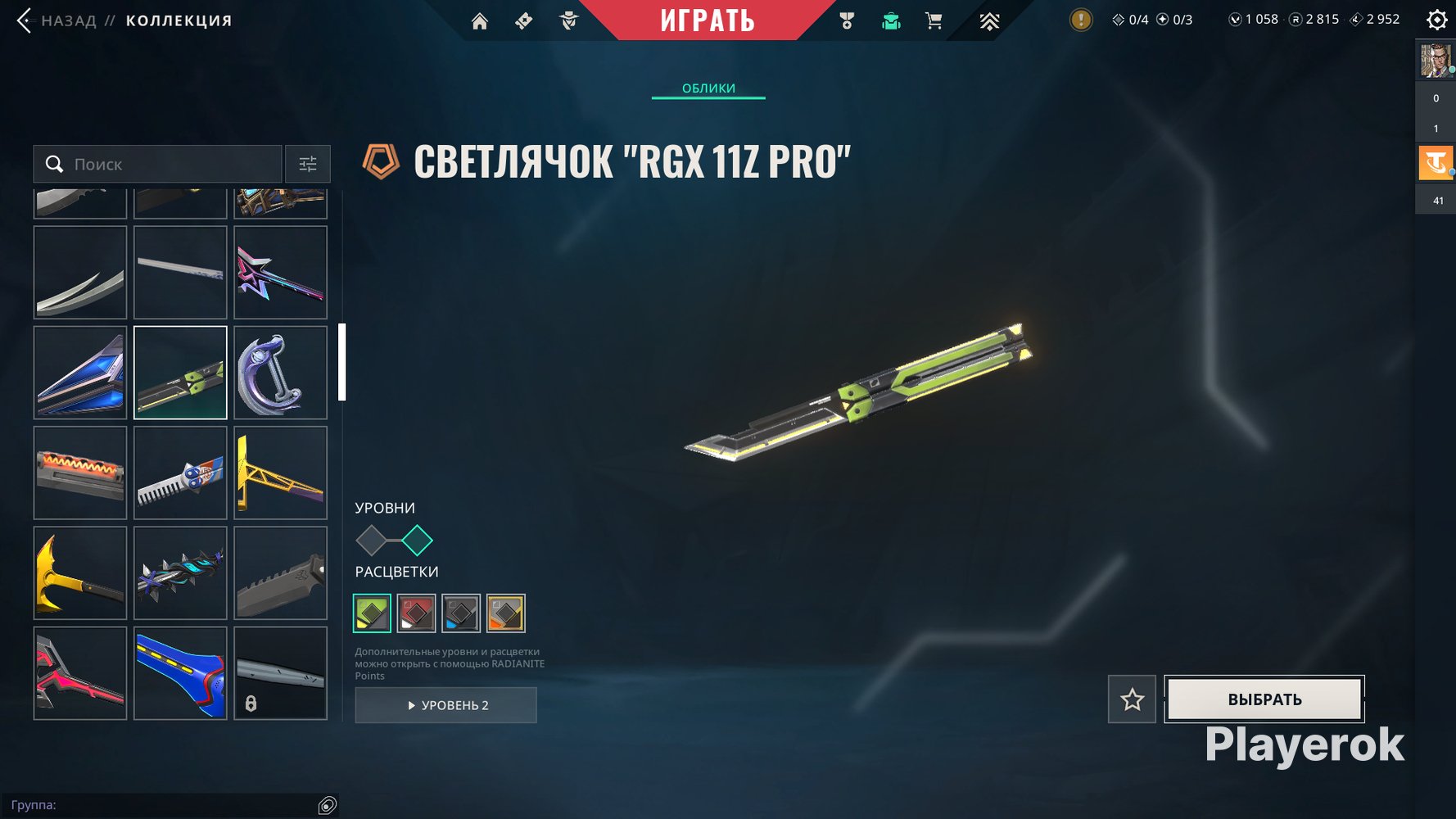
Task: Switch to the ОБЛИКИ tab
Action: 708,88
